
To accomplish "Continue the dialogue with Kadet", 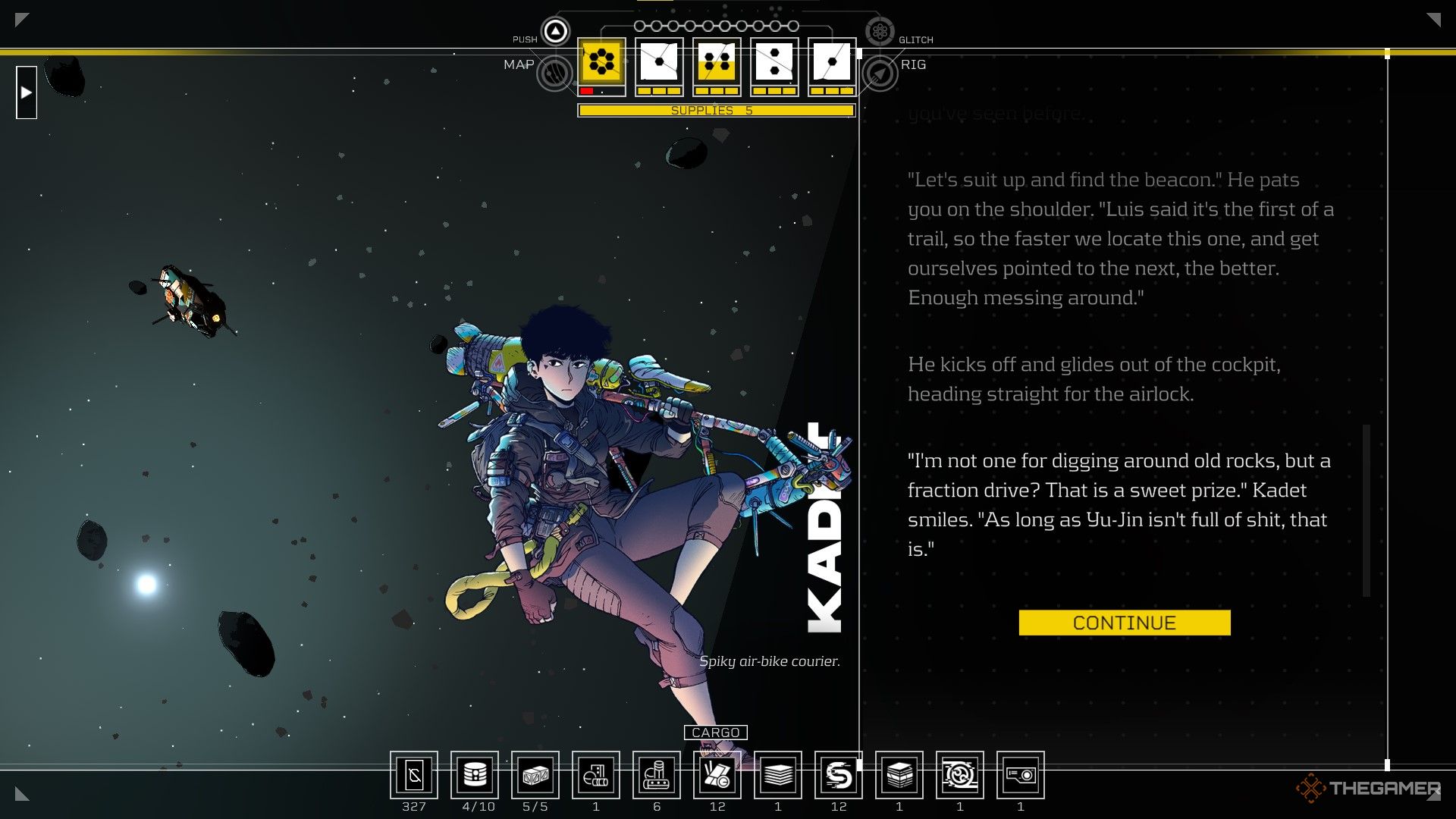I will [1124, 623].
